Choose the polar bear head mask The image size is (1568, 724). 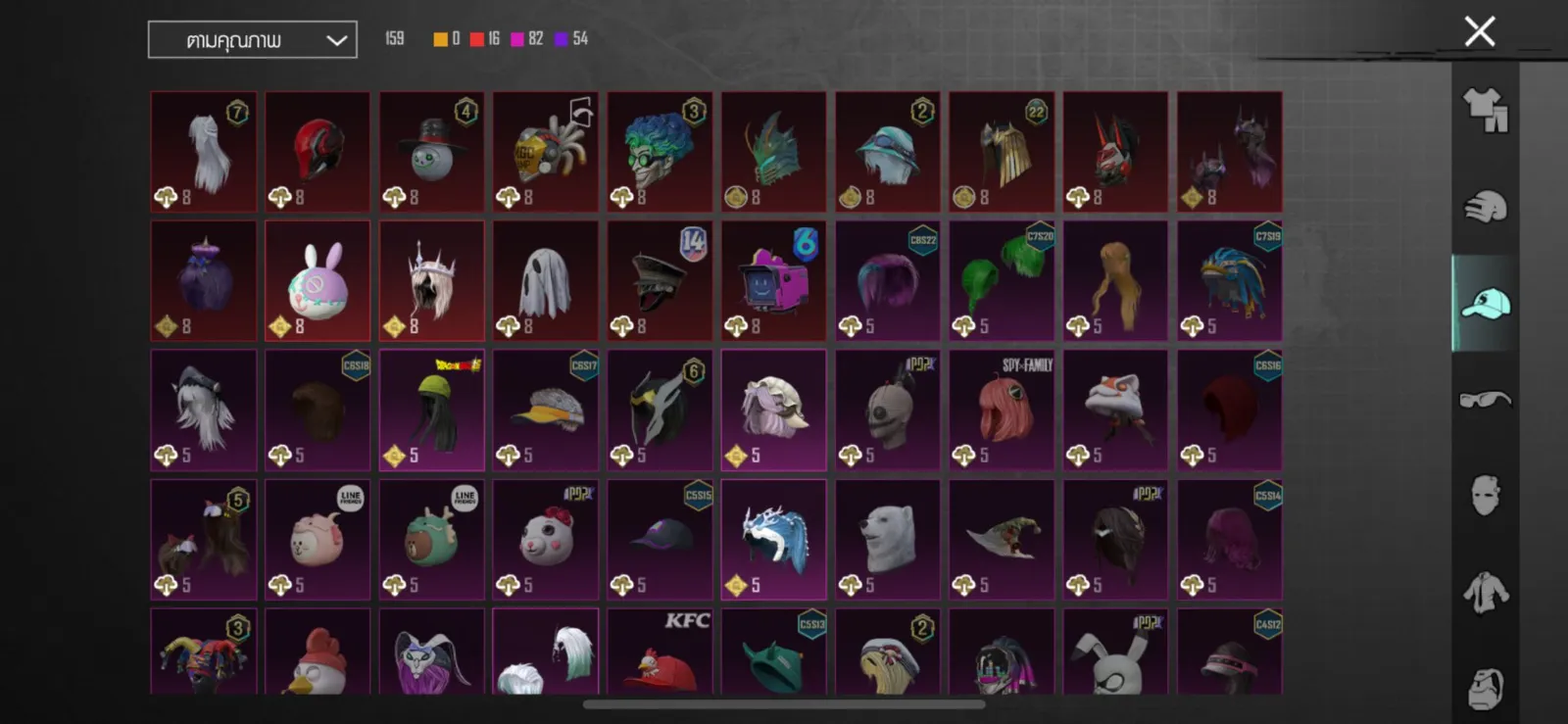pyautogui.click(x=887, y=540)
